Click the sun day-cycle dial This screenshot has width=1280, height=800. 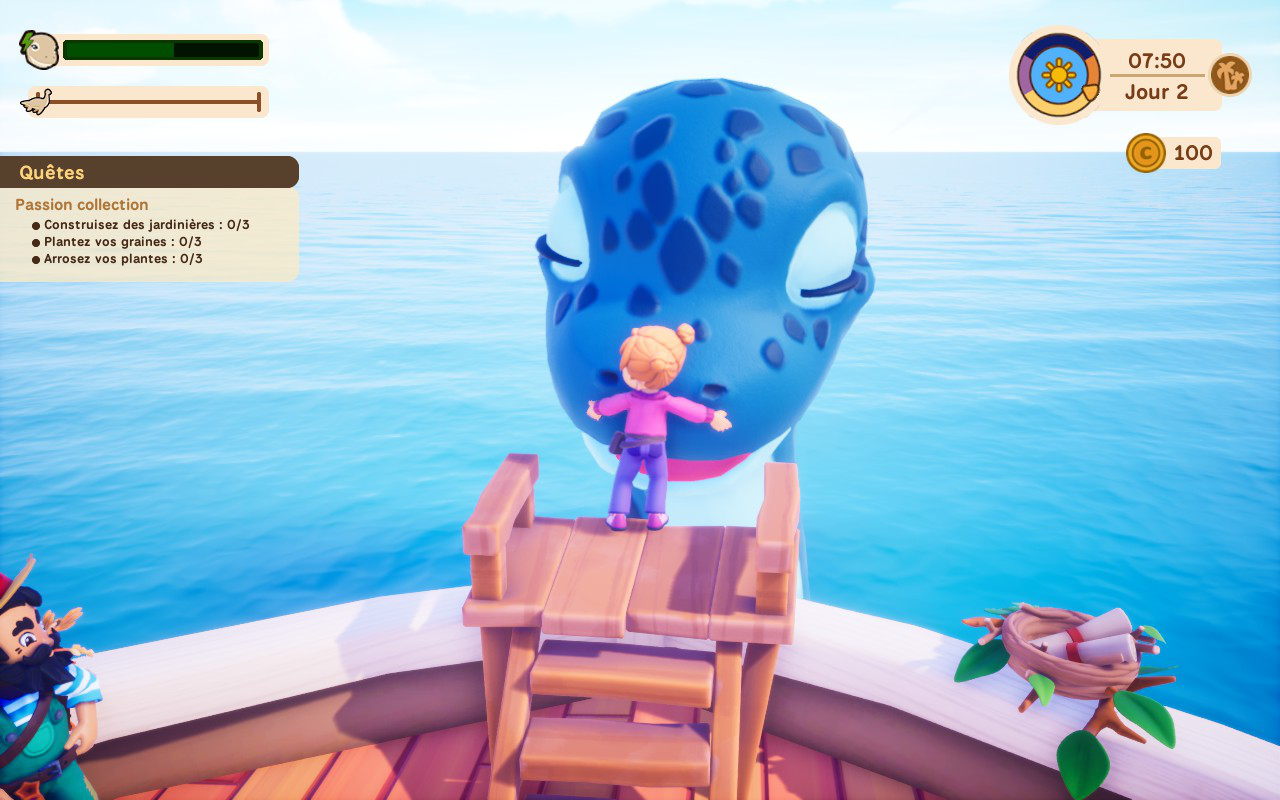(1058, 75)
